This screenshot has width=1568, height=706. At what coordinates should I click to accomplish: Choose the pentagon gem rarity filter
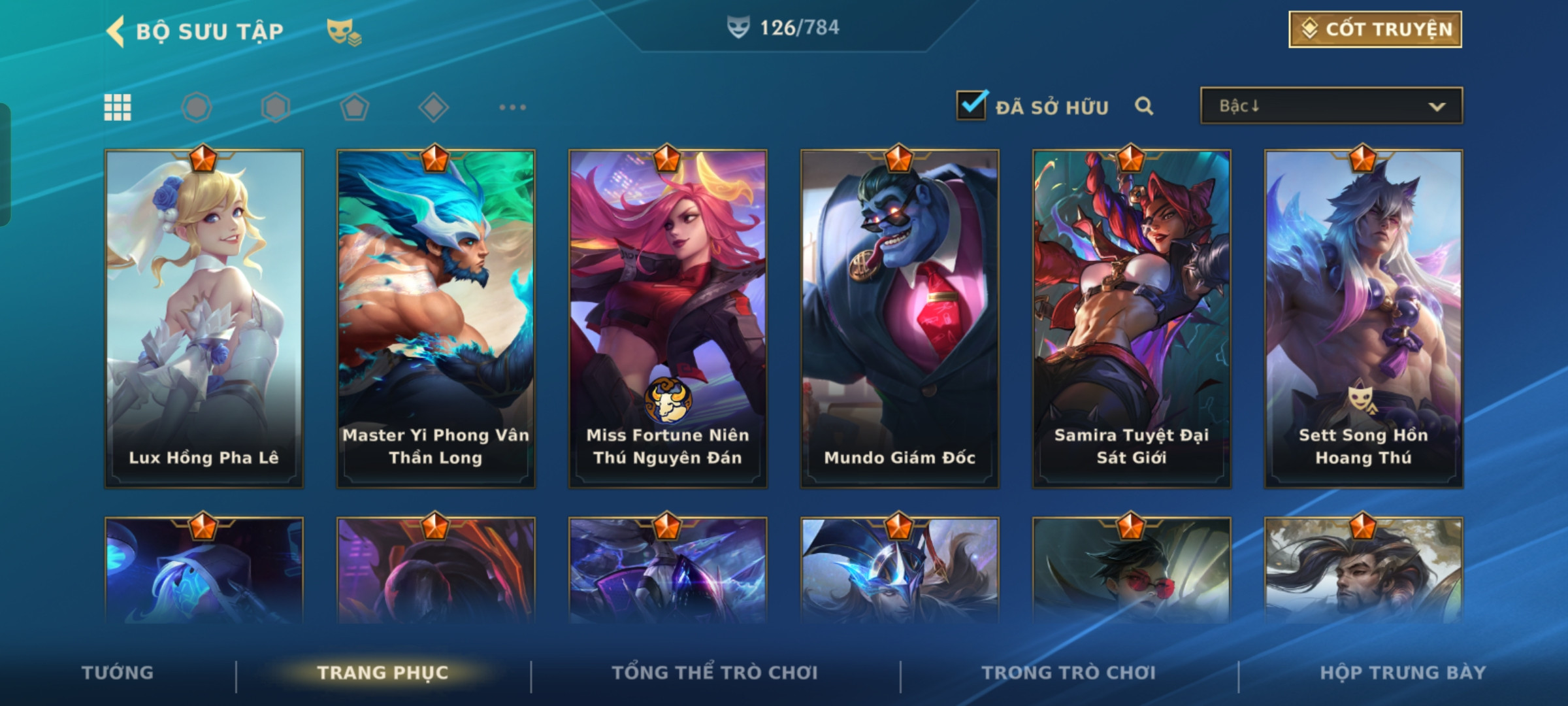tap(354, 107)
